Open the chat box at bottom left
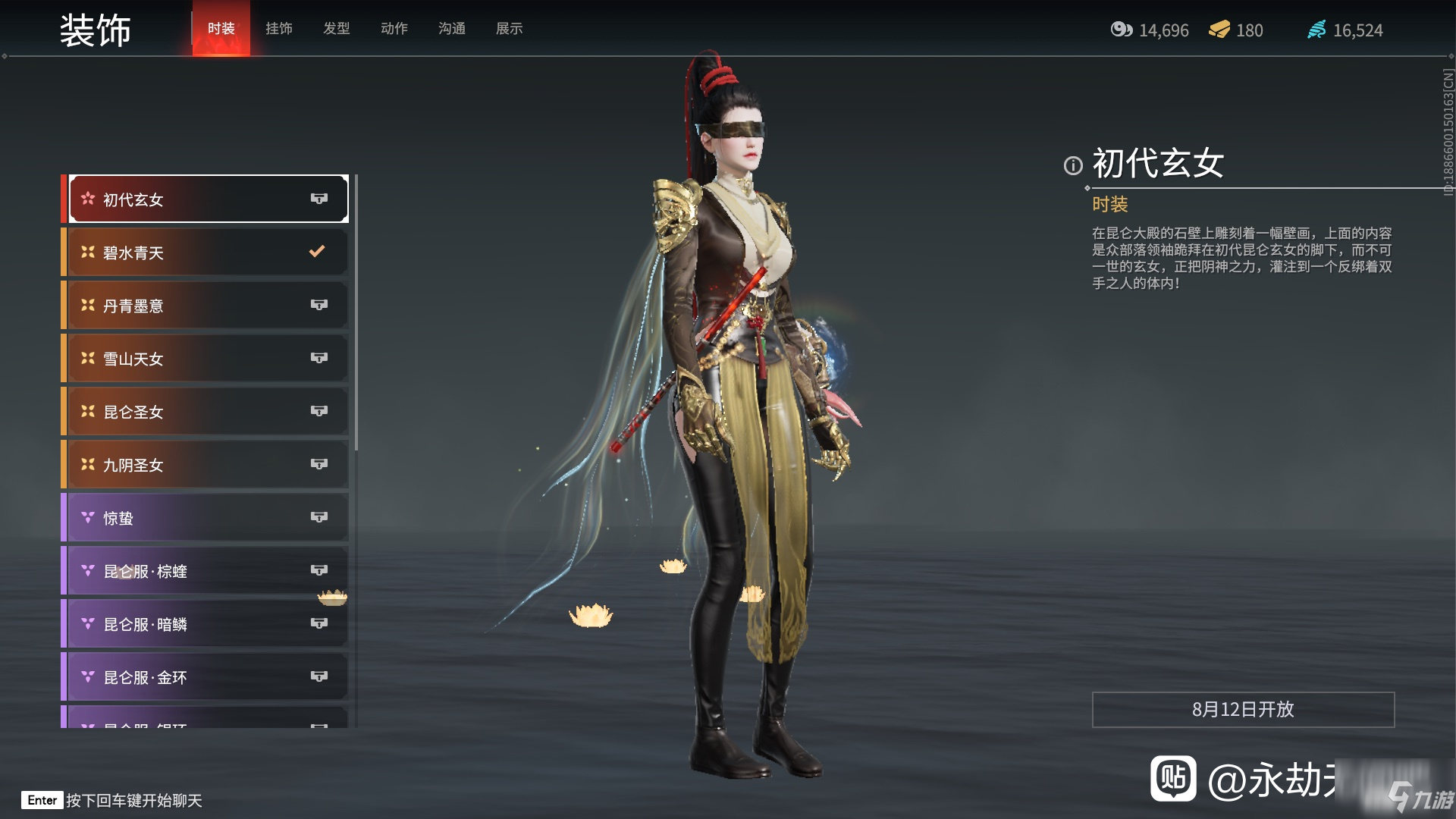 114,801
